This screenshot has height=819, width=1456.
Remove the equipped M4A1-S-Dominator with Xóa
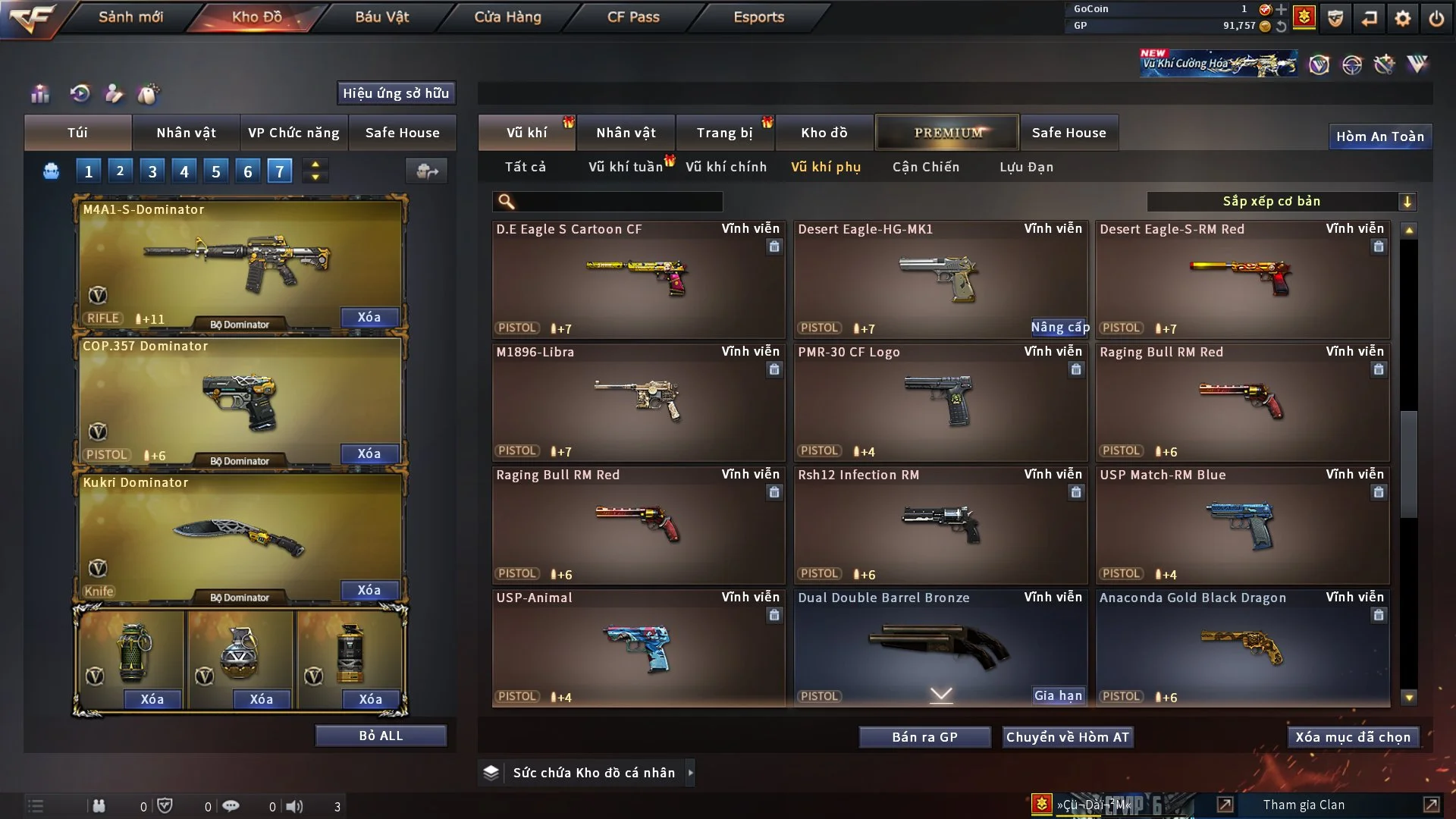pos(369,317)
